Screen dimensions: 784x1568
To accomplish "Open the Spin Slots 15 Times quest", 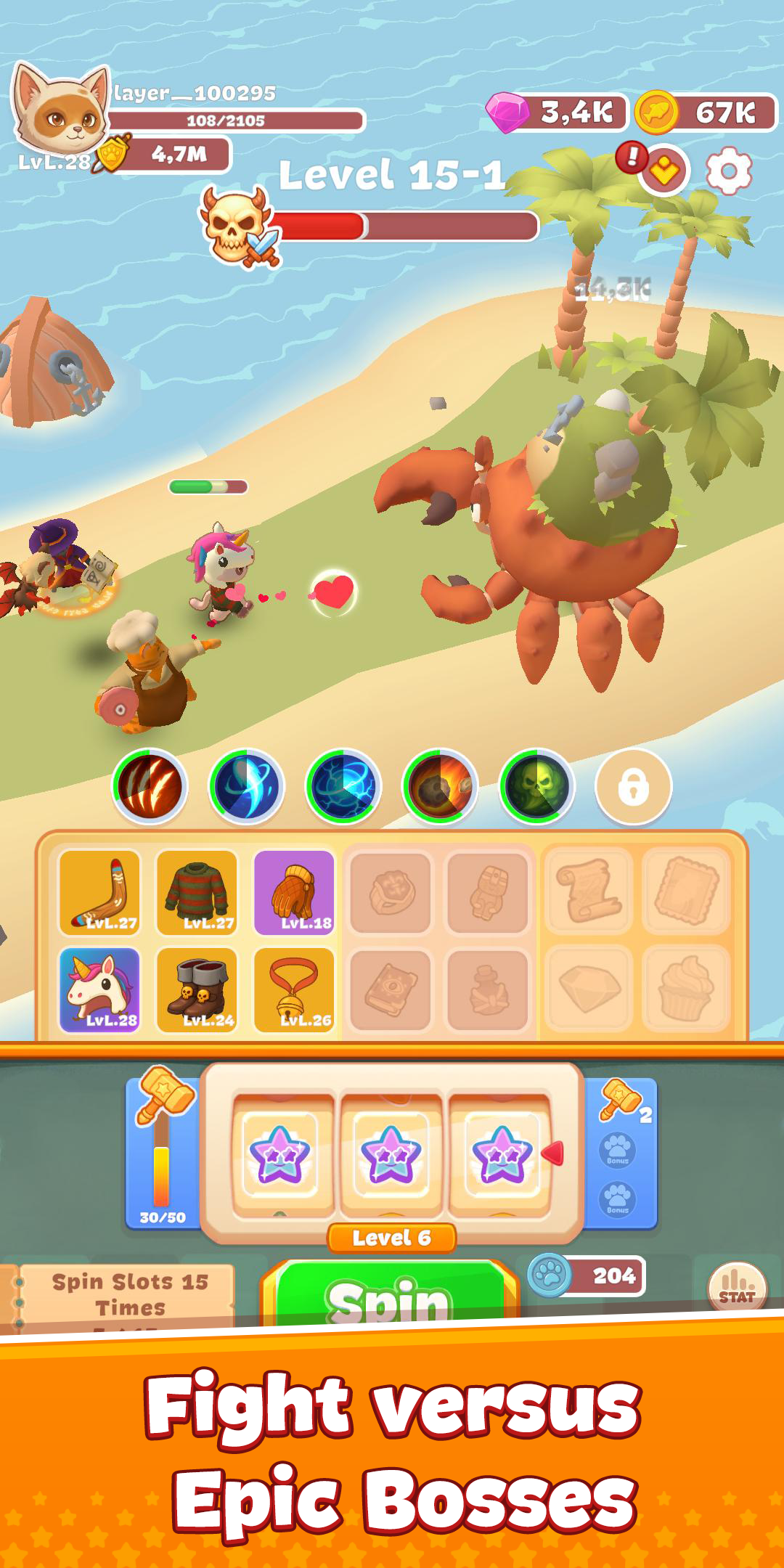I will point(128,1296).
